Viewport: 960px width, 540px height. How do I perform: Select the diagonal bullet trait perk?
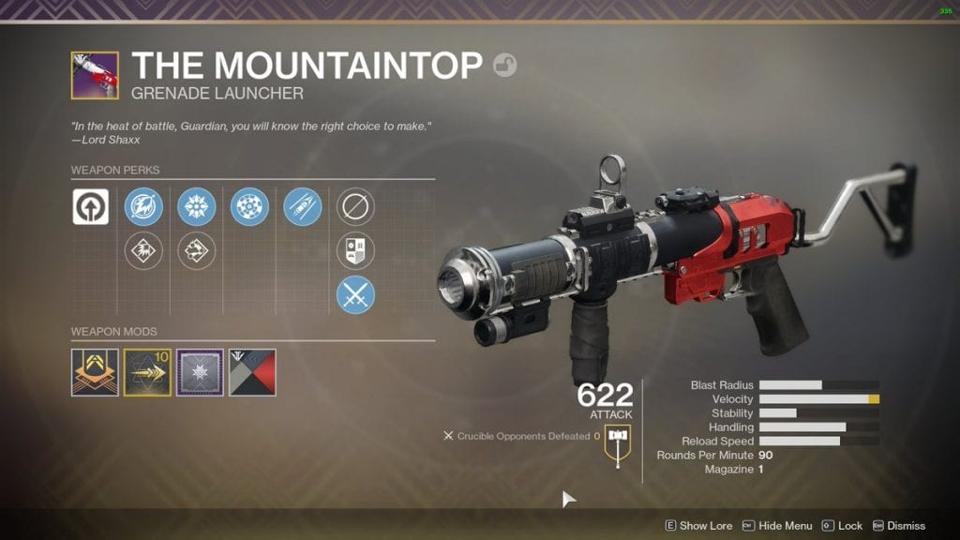[x=302, y=207]
